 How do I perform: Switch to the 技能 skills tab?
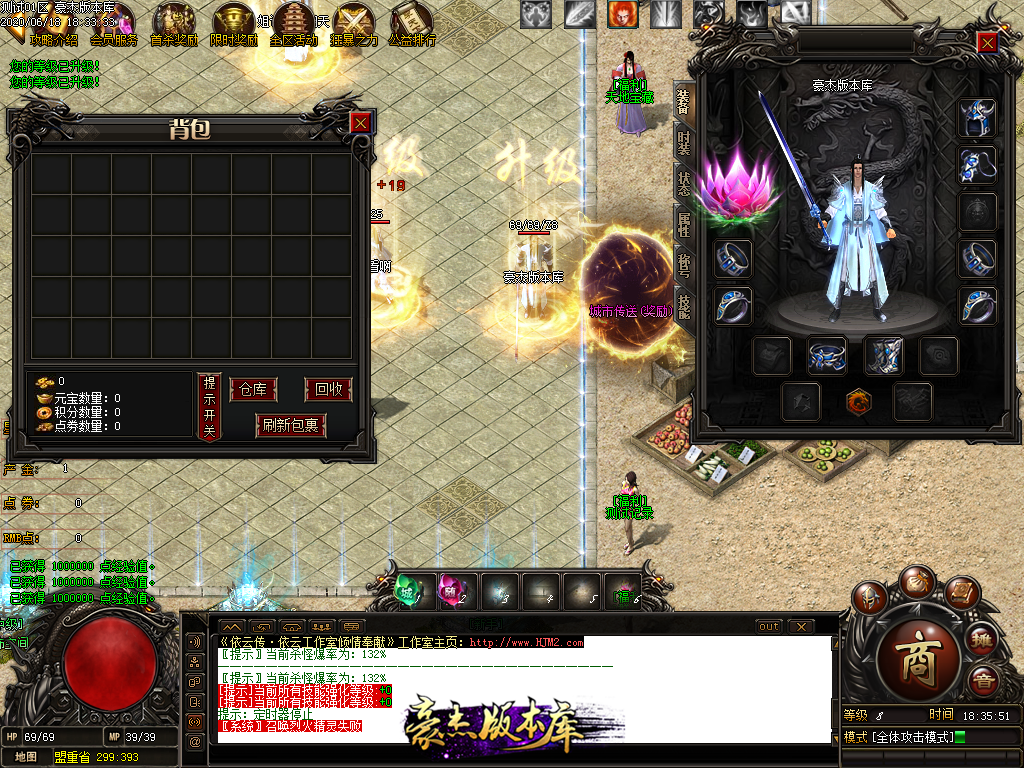tap(684, 305)
